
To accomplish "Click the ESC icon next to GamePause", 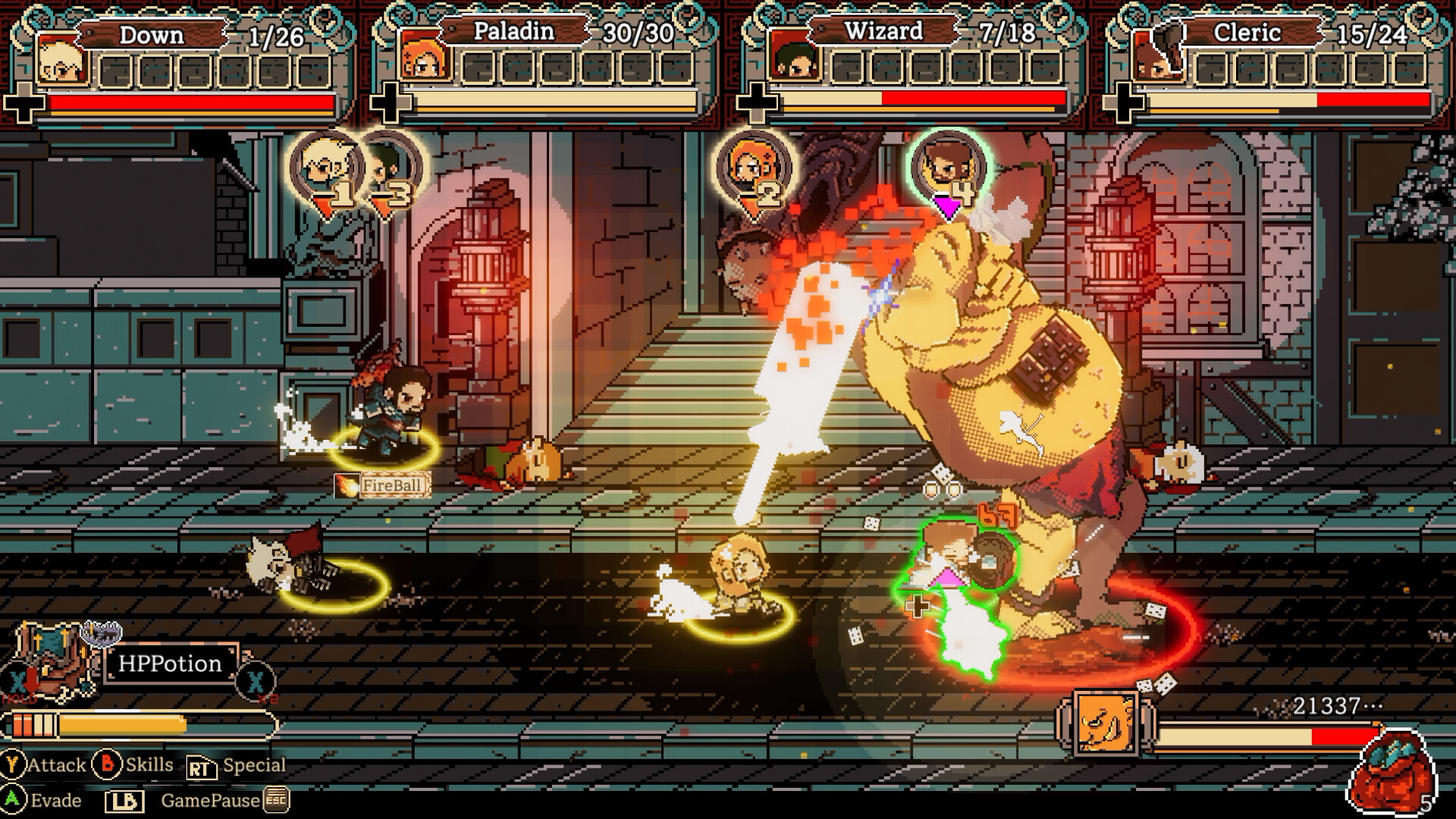I will [275, 801].
